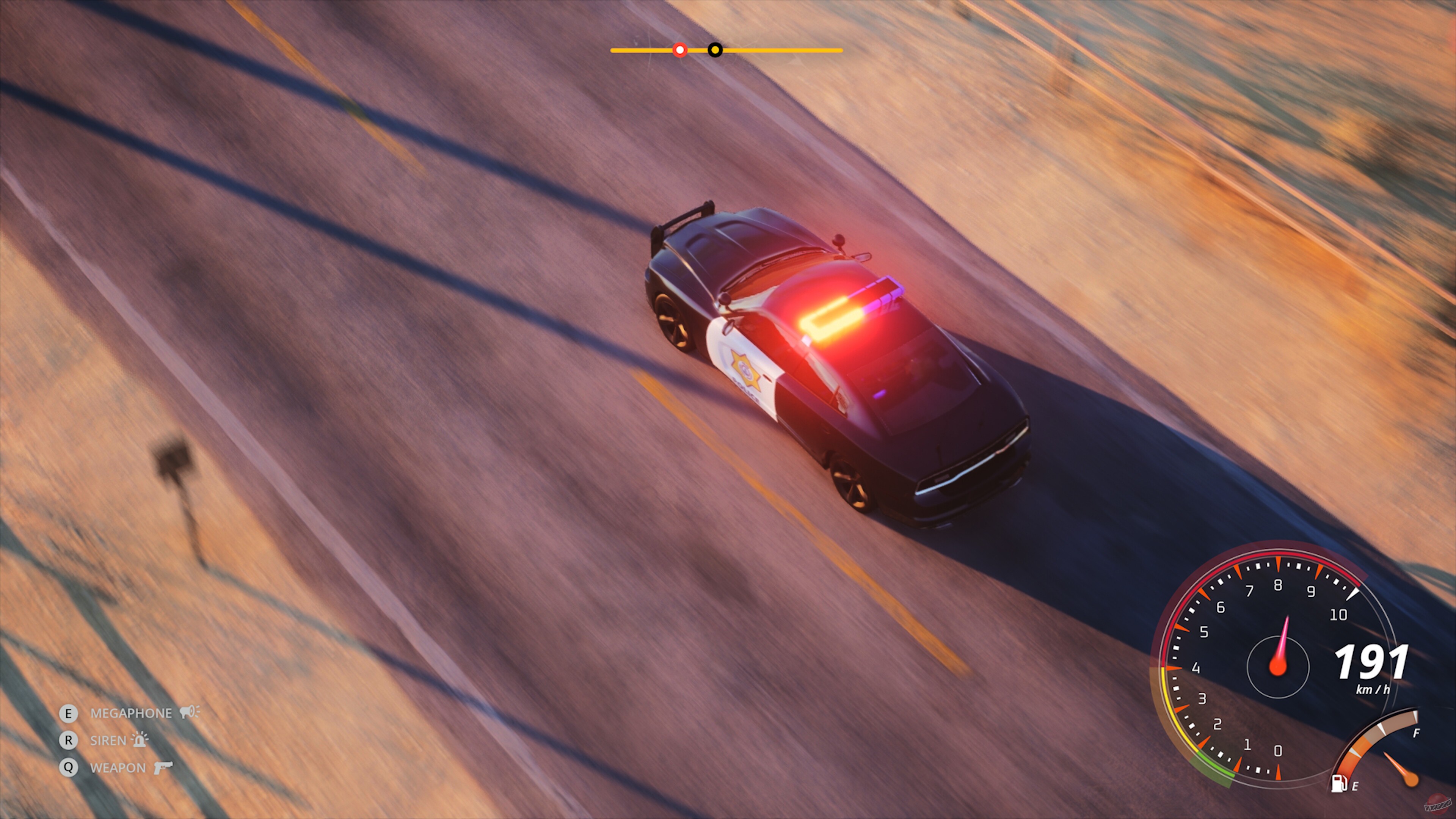This screenshot has width=1456, height=819.
Task: Click the circular R key badge
Action: click(69, 741)
